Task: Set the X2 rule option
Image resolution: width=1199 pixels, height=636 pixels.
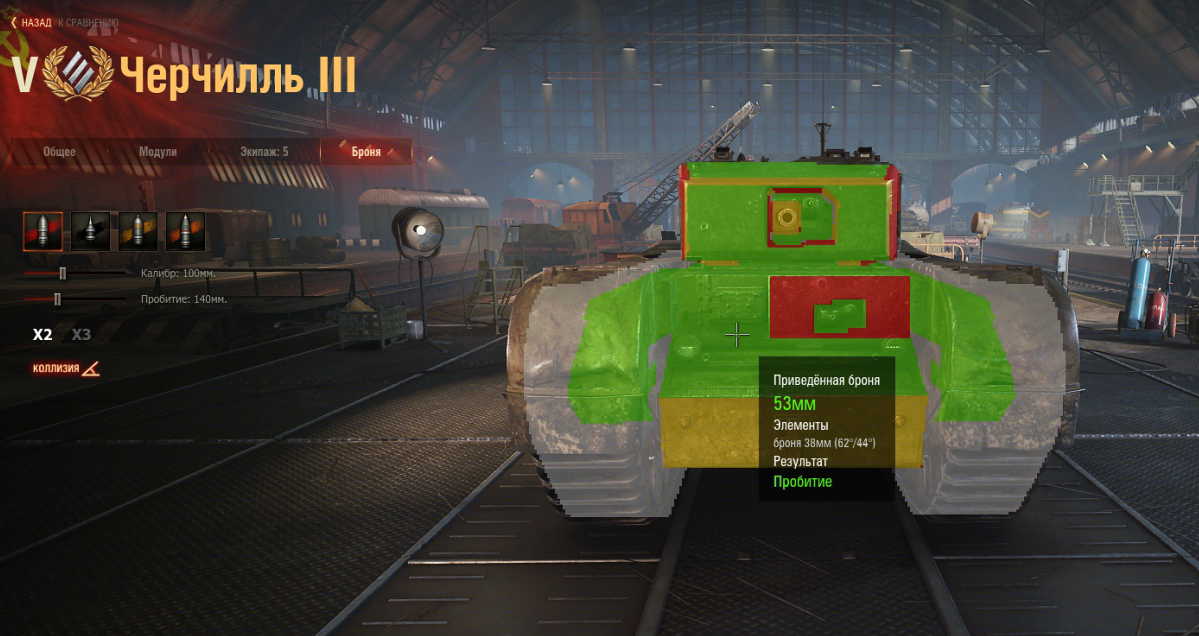Action: [x=42, y=335]
